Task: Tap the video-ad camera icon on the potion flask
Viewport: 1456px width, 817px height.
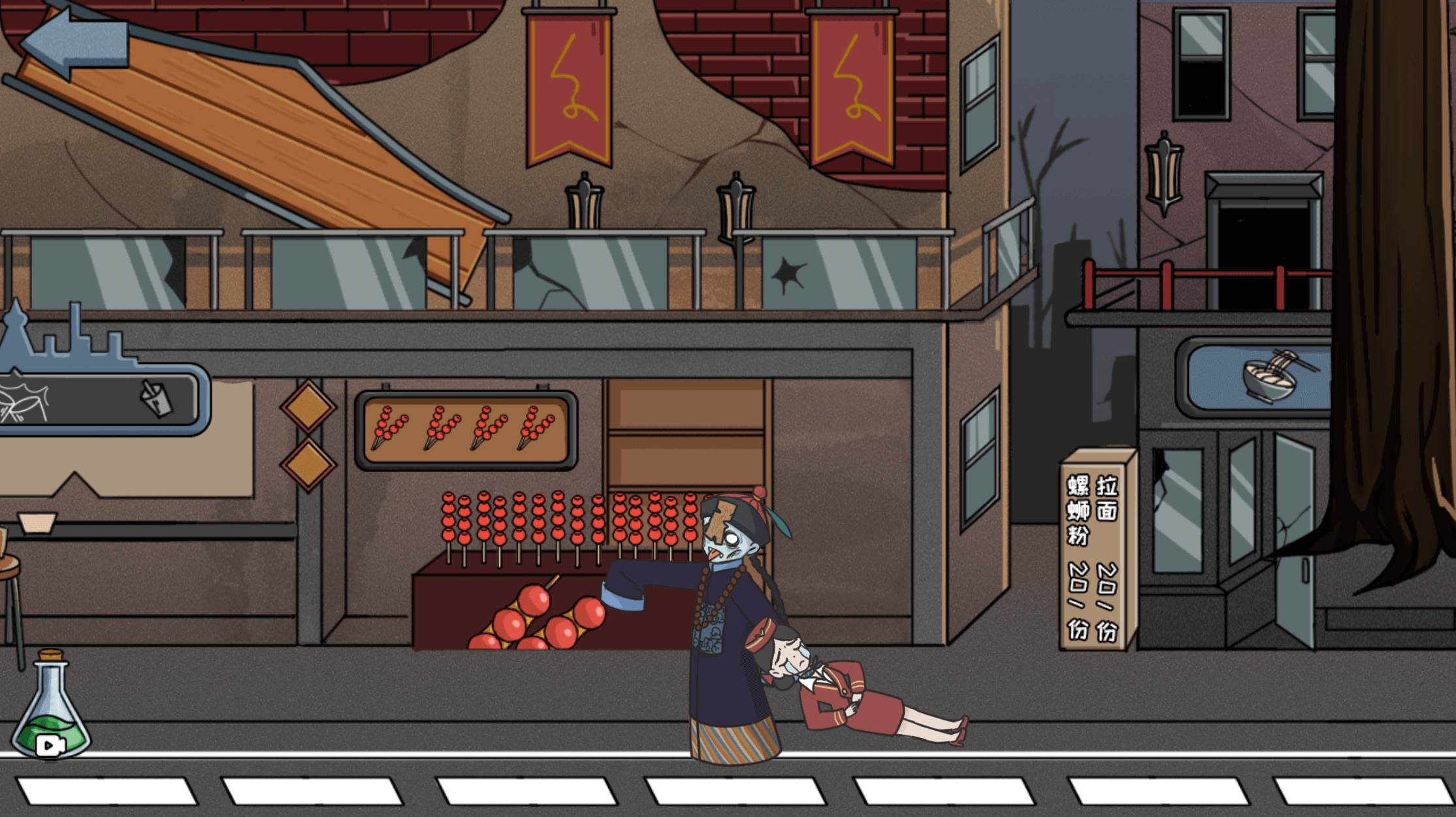Action: (49, 745)
